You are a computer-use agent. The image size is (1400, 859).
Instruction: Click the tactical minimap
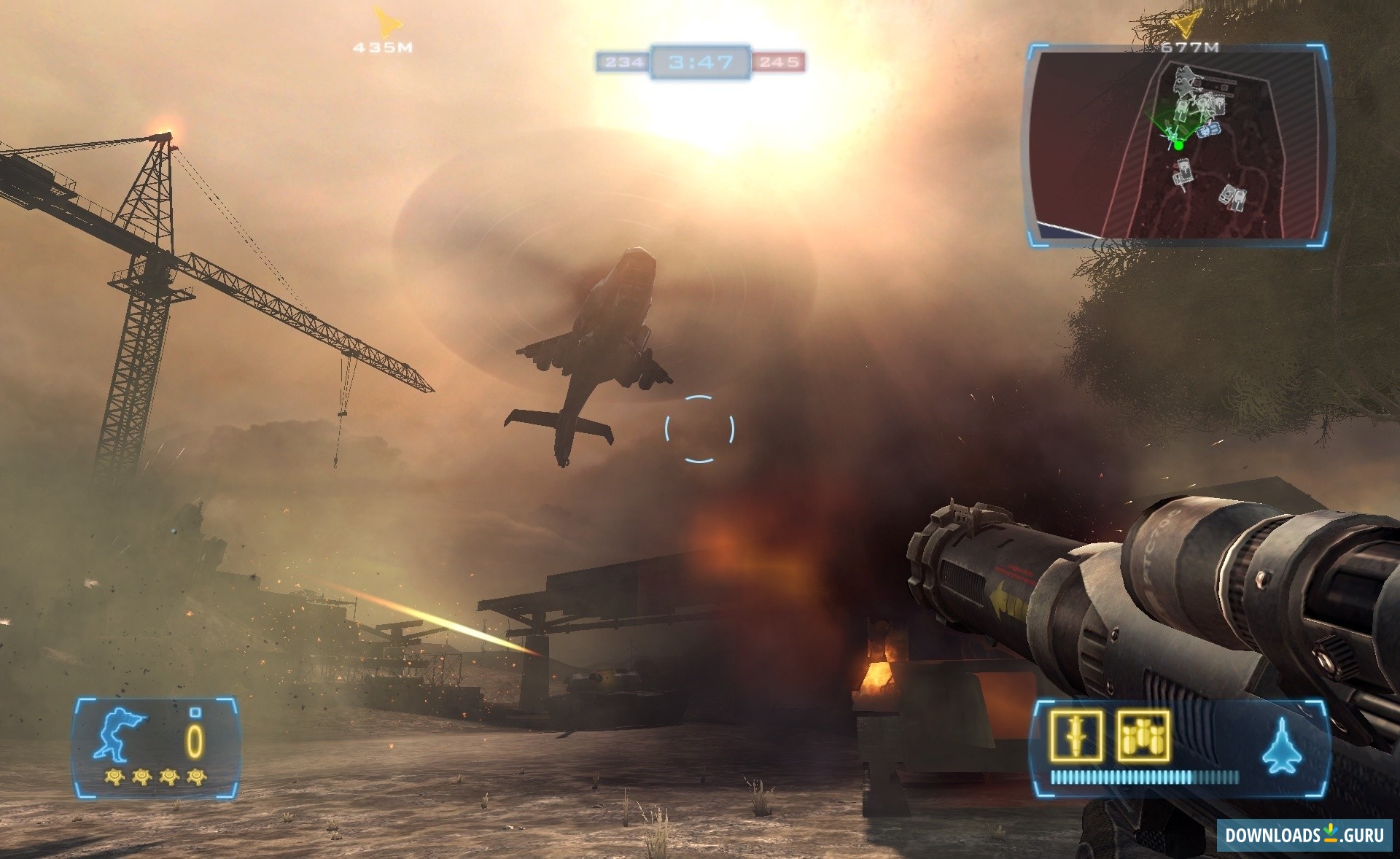coord(1177,146)
